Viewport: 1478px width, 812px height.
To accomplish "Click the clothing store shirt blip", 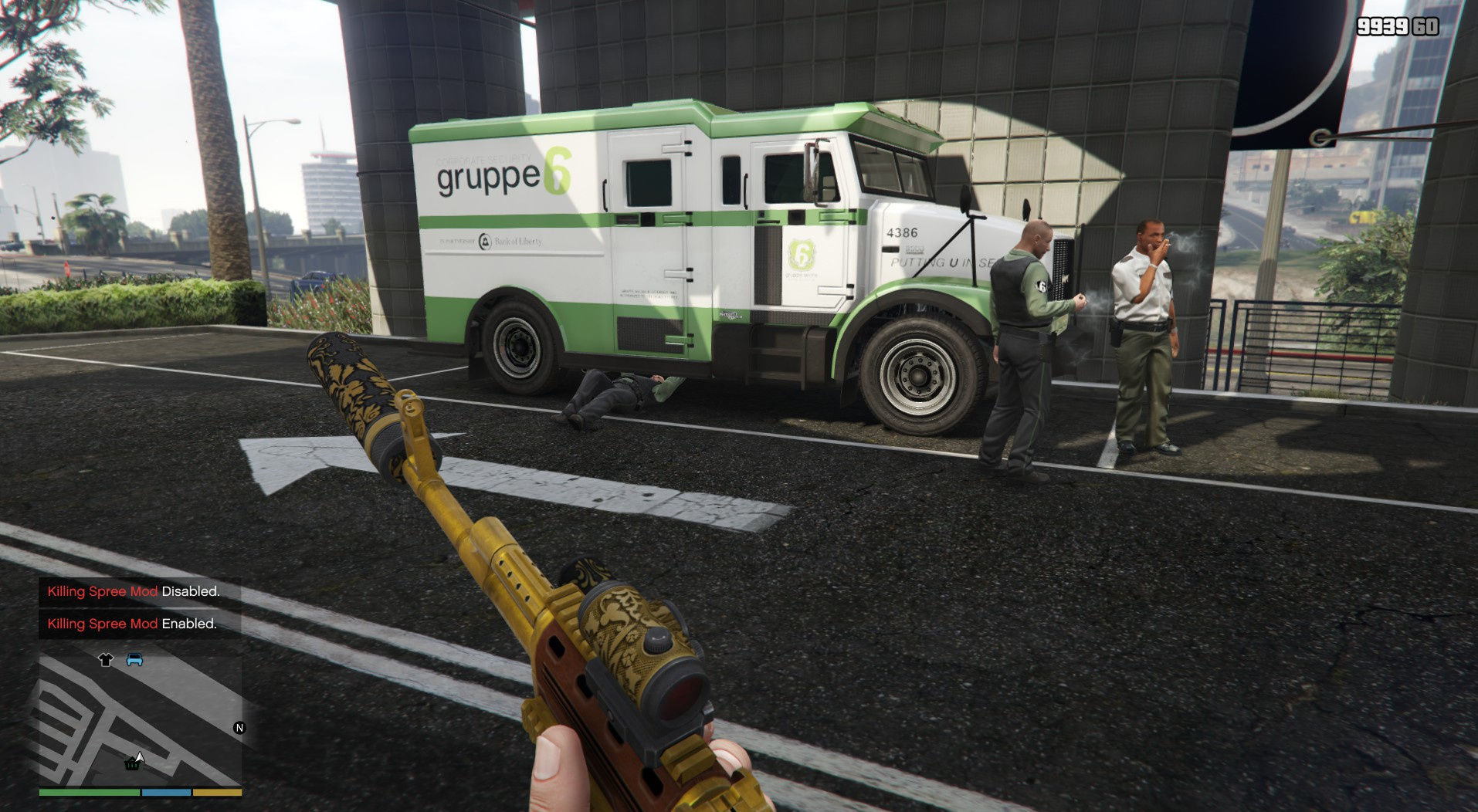I will (106, 659).
